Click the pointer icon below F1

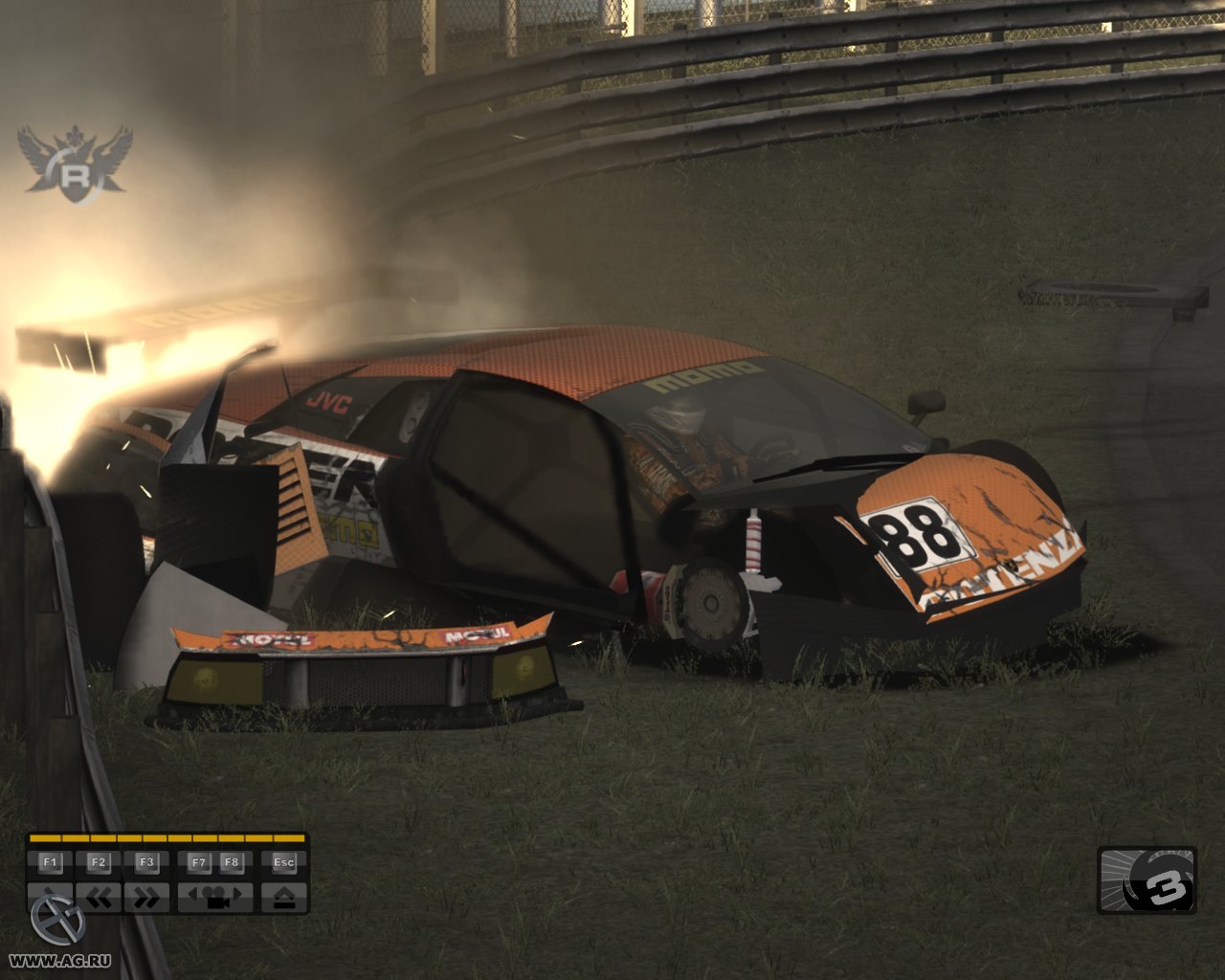(x=47, y=896)
